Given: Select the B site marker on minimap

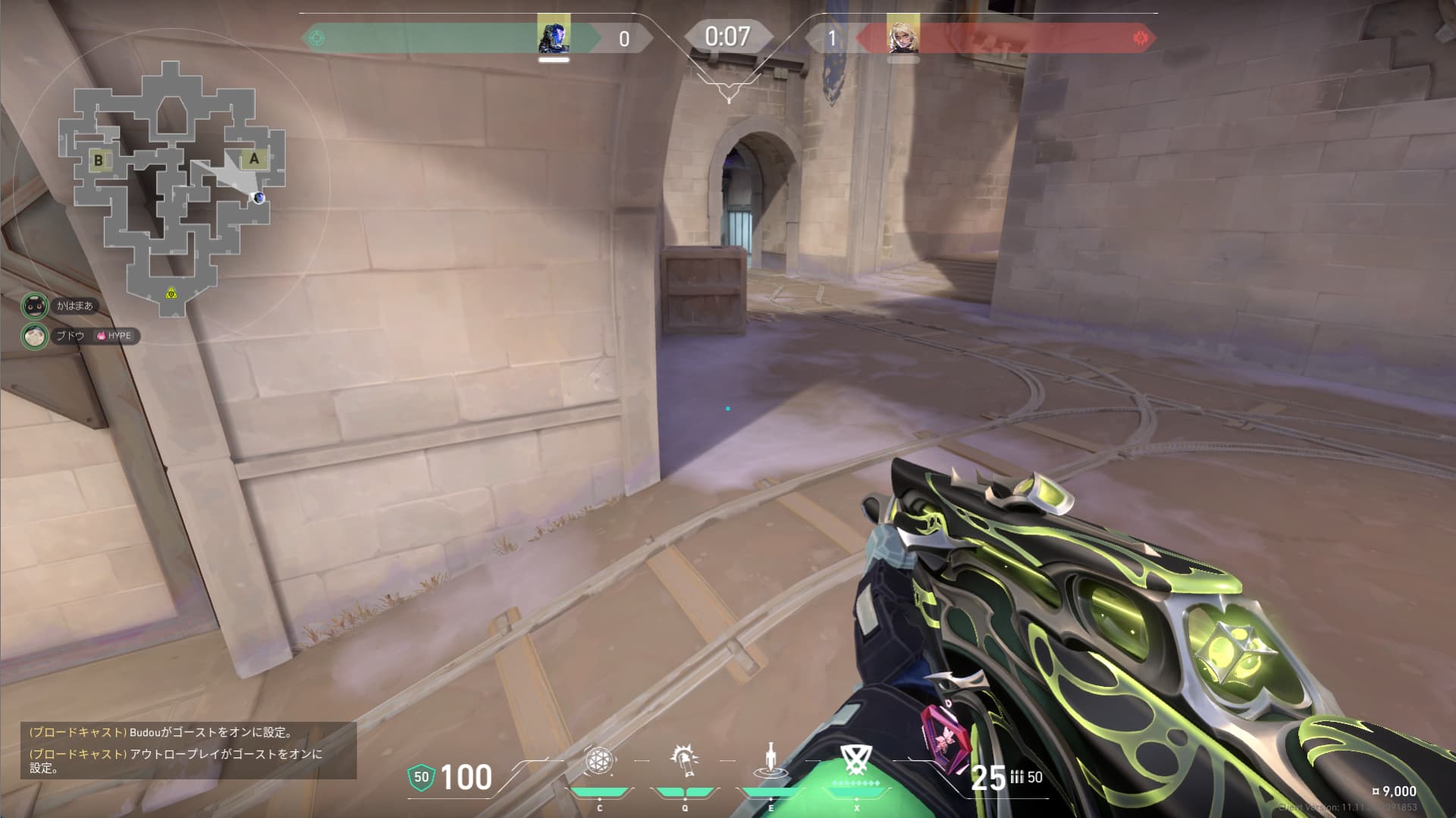Looking at the screenshot, I should click(x=98, y=160).
